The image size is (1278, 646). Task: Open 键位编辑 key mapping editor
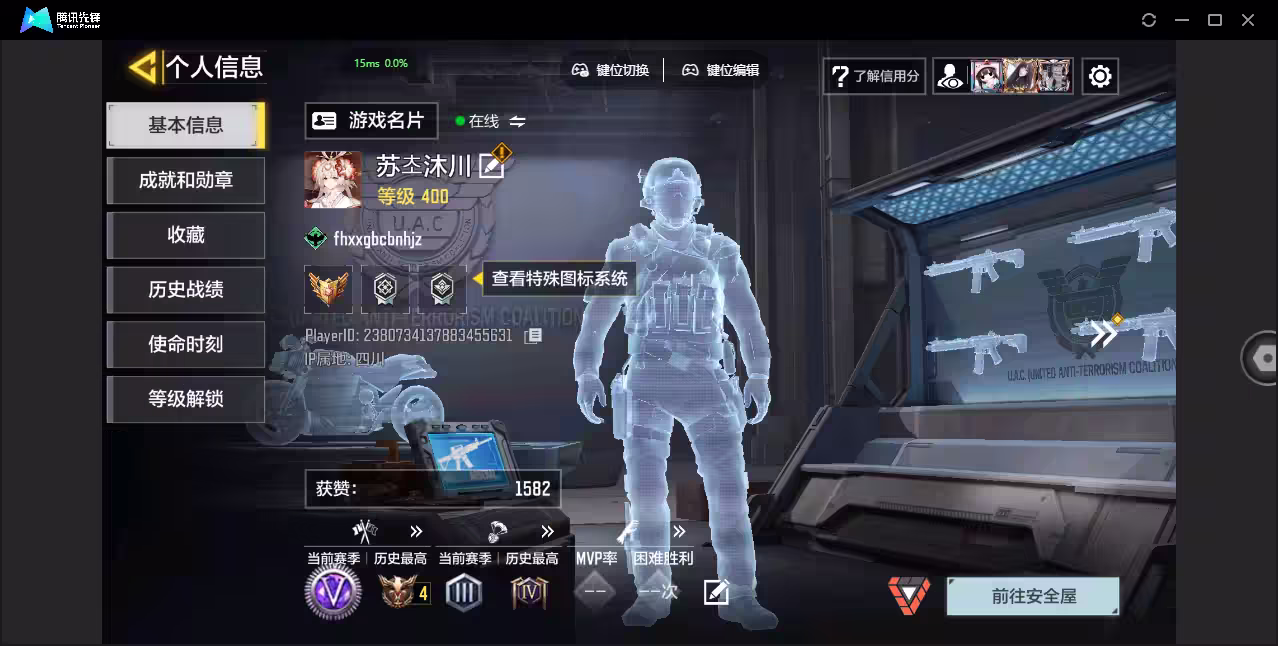click(x=720, y=70)
